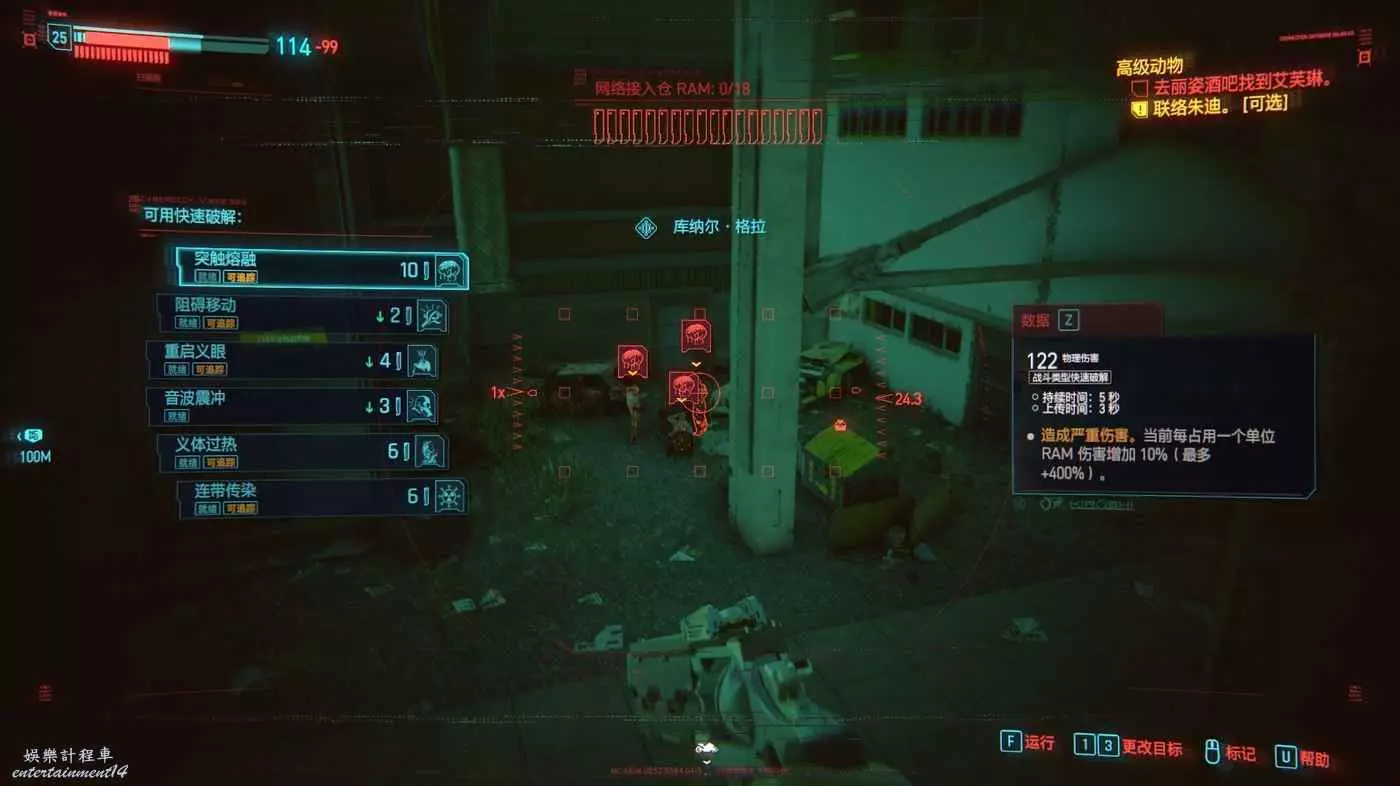
Task: Select the 连带传染 quickhack
Action: (x=322, y=497)
